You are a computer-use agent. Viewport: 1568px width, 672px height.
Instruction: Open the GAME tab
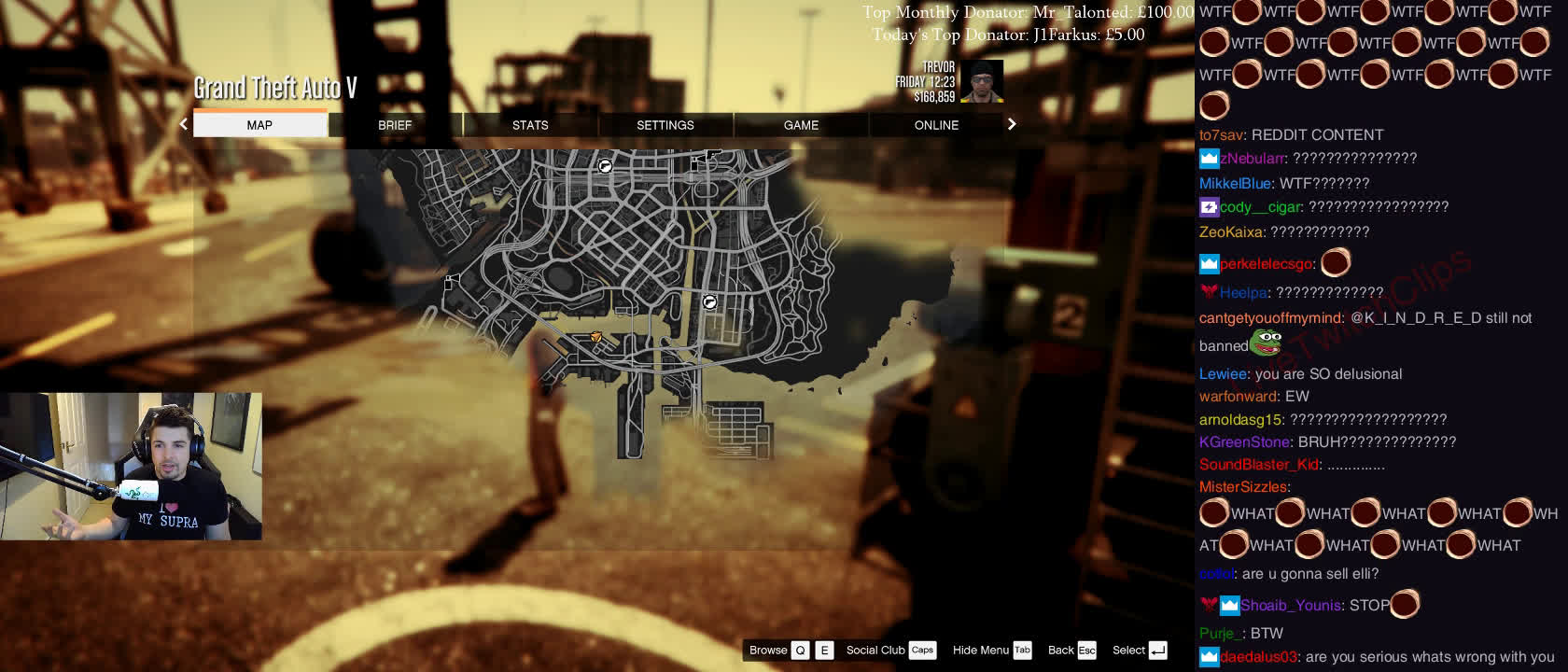(x=801, y=125)
